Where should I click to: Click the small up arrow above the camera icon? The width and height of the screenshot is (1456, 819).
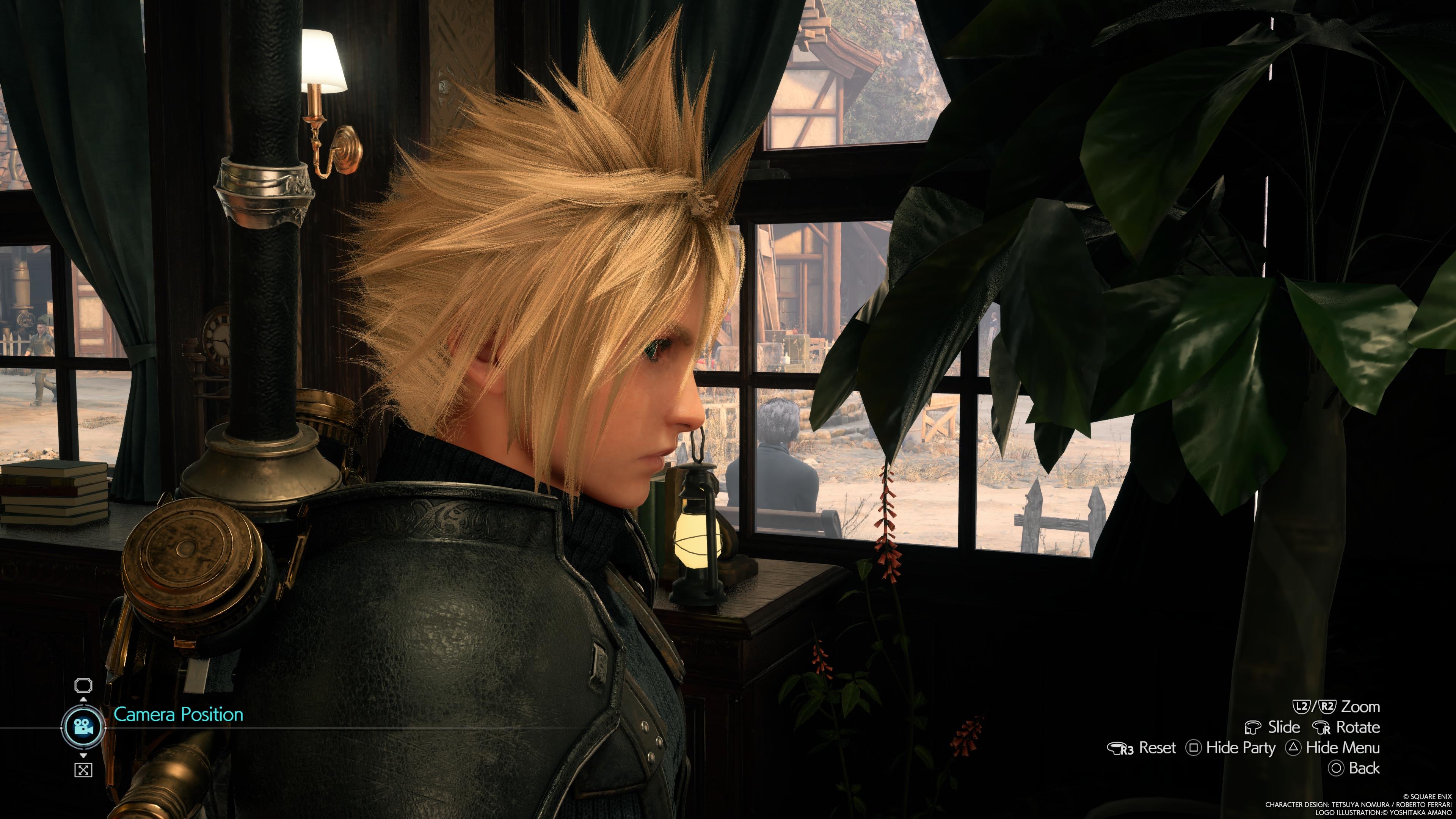[83, 700]
